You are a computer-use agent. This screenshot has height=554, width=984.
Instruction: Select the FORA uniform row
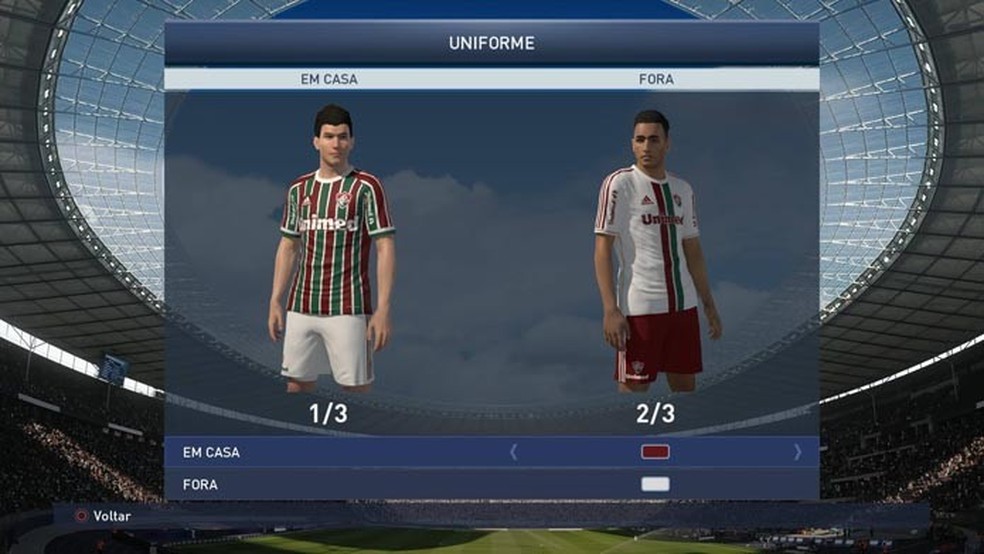200,484
